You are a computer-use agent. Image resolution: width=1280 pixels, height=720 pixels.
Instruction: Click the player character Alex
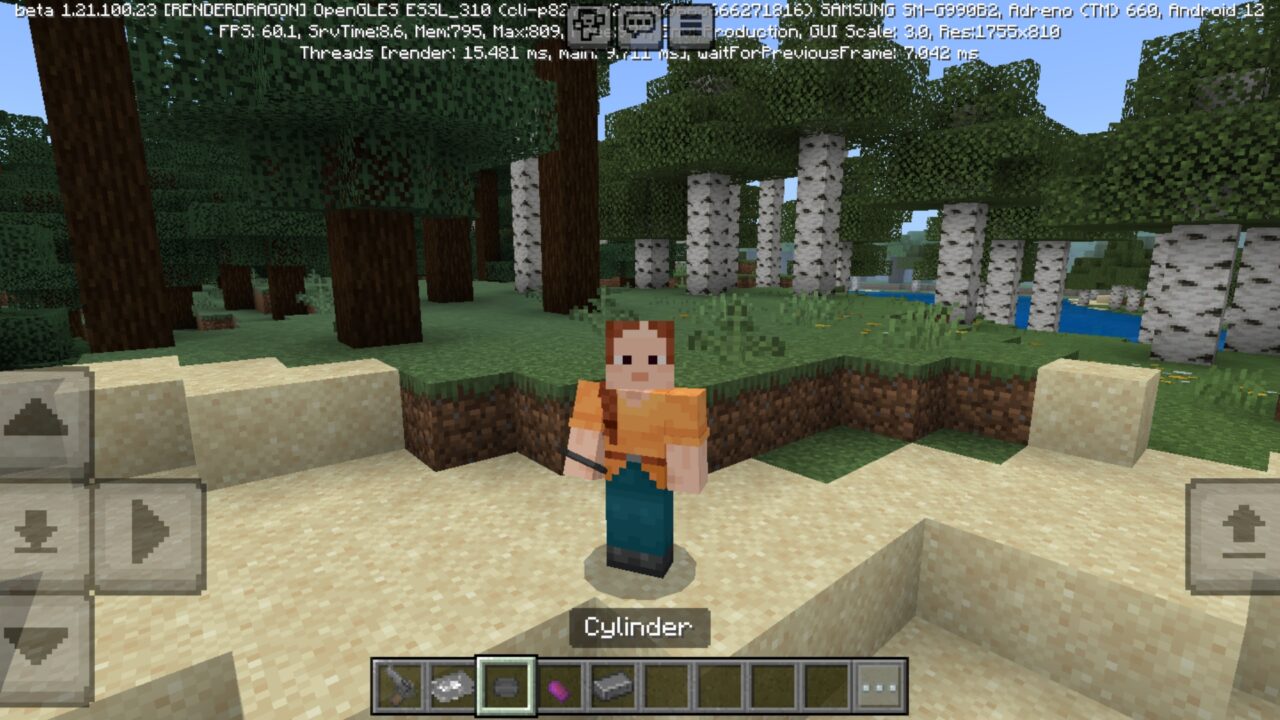tap(633, 440)
